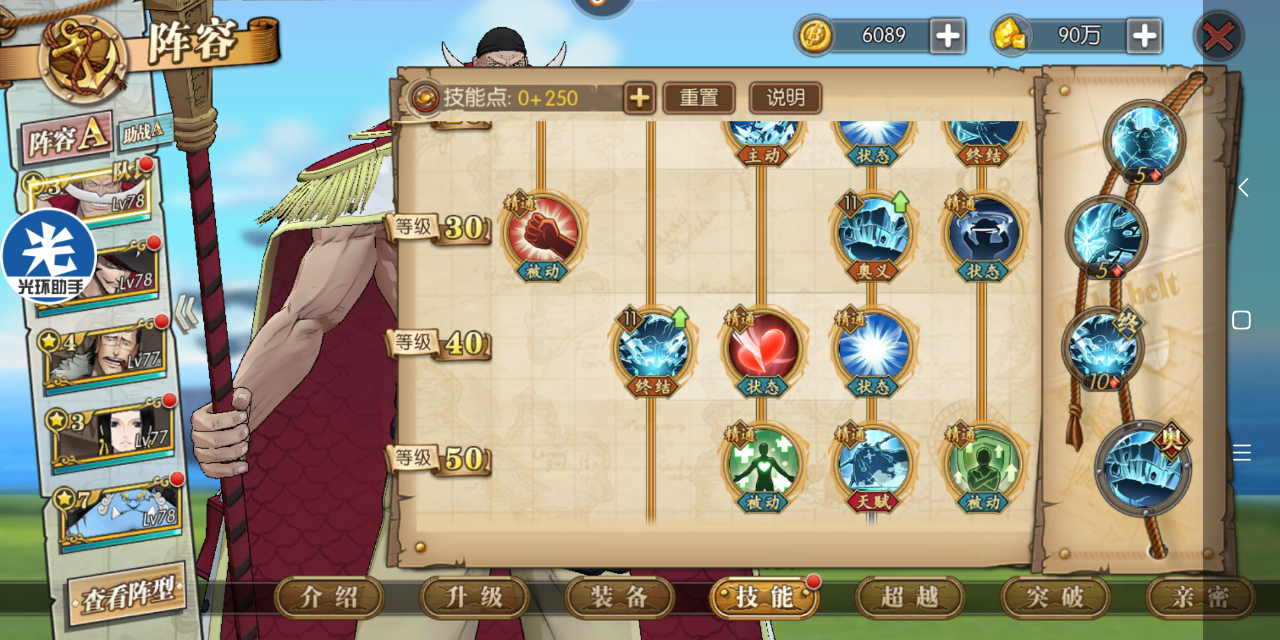Open the 亲密 intimacy tab
This screenshot has width=1280, height=640.
click(x=1200, y=598)
